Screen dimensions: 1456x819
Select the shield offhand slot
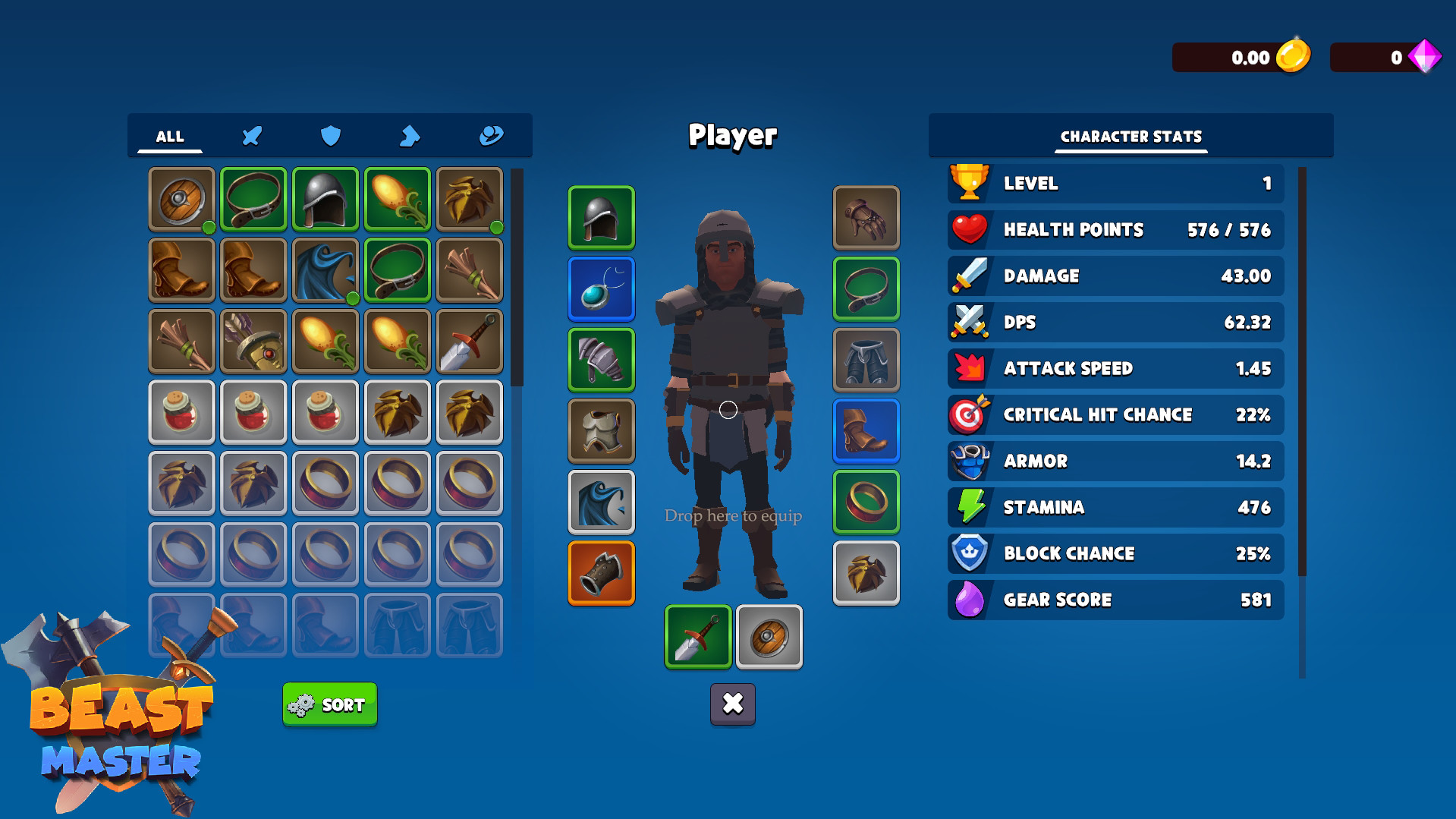tap(768, 637)
